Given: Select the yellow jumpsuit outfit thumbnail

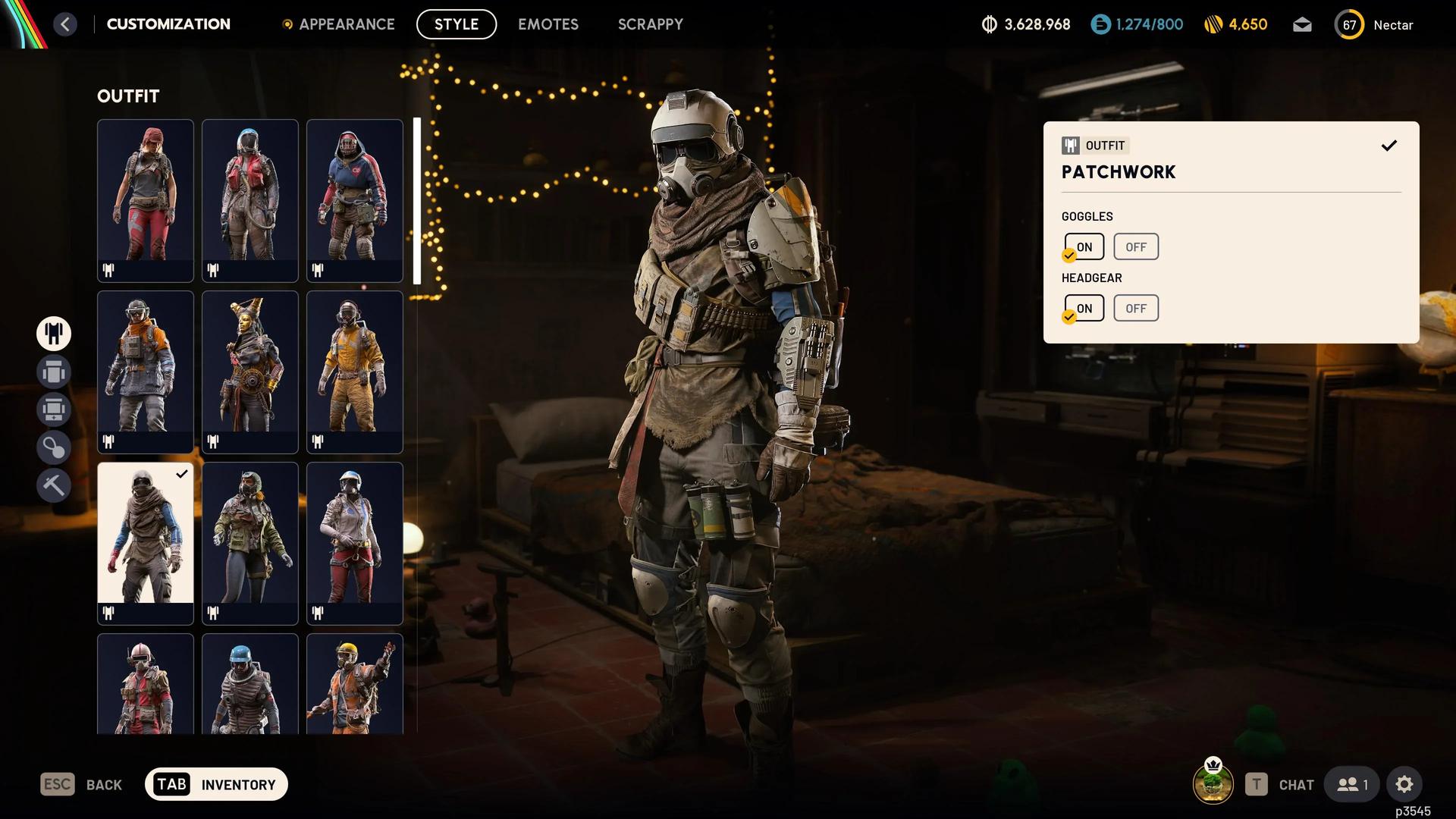Looking at the screenshot, I should (x=354, y=372).
